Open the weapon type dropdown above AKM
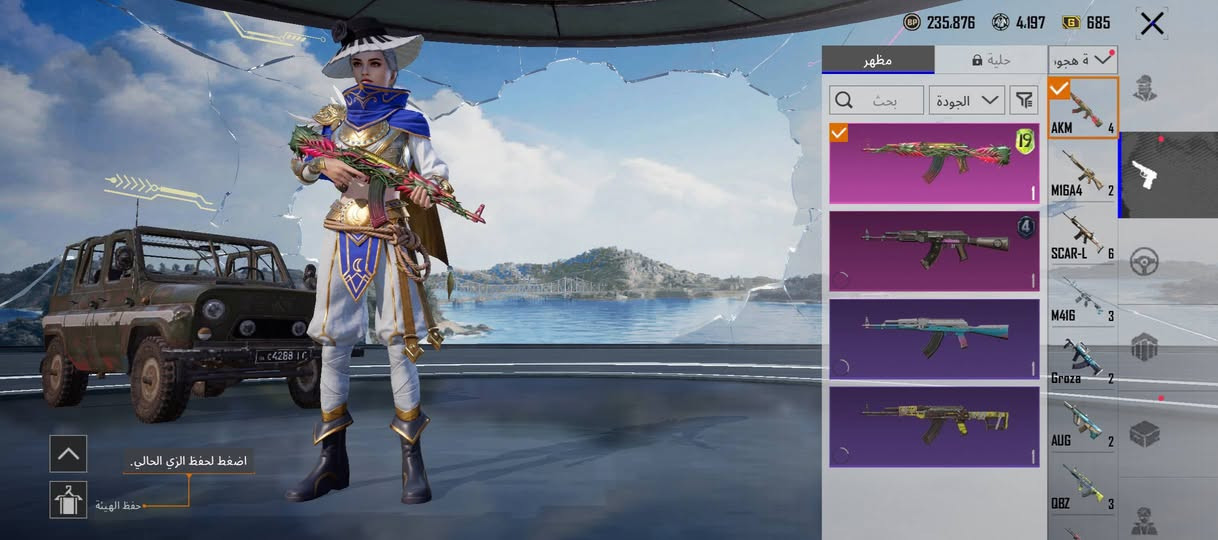Screen dimensions: 1218x540 (1082, 59)
